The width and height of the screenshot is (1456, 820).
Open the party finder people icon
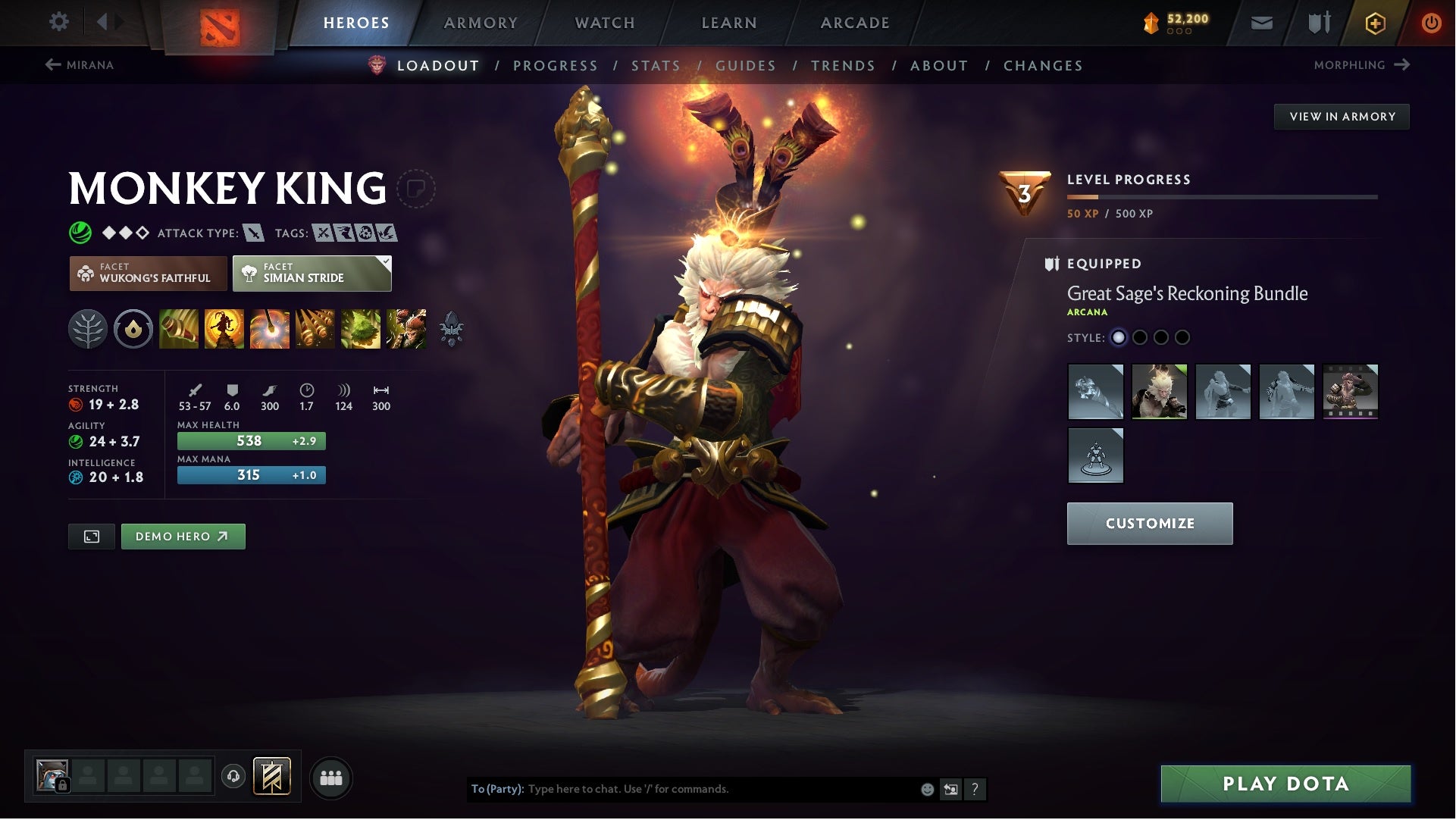pos(330,777)
